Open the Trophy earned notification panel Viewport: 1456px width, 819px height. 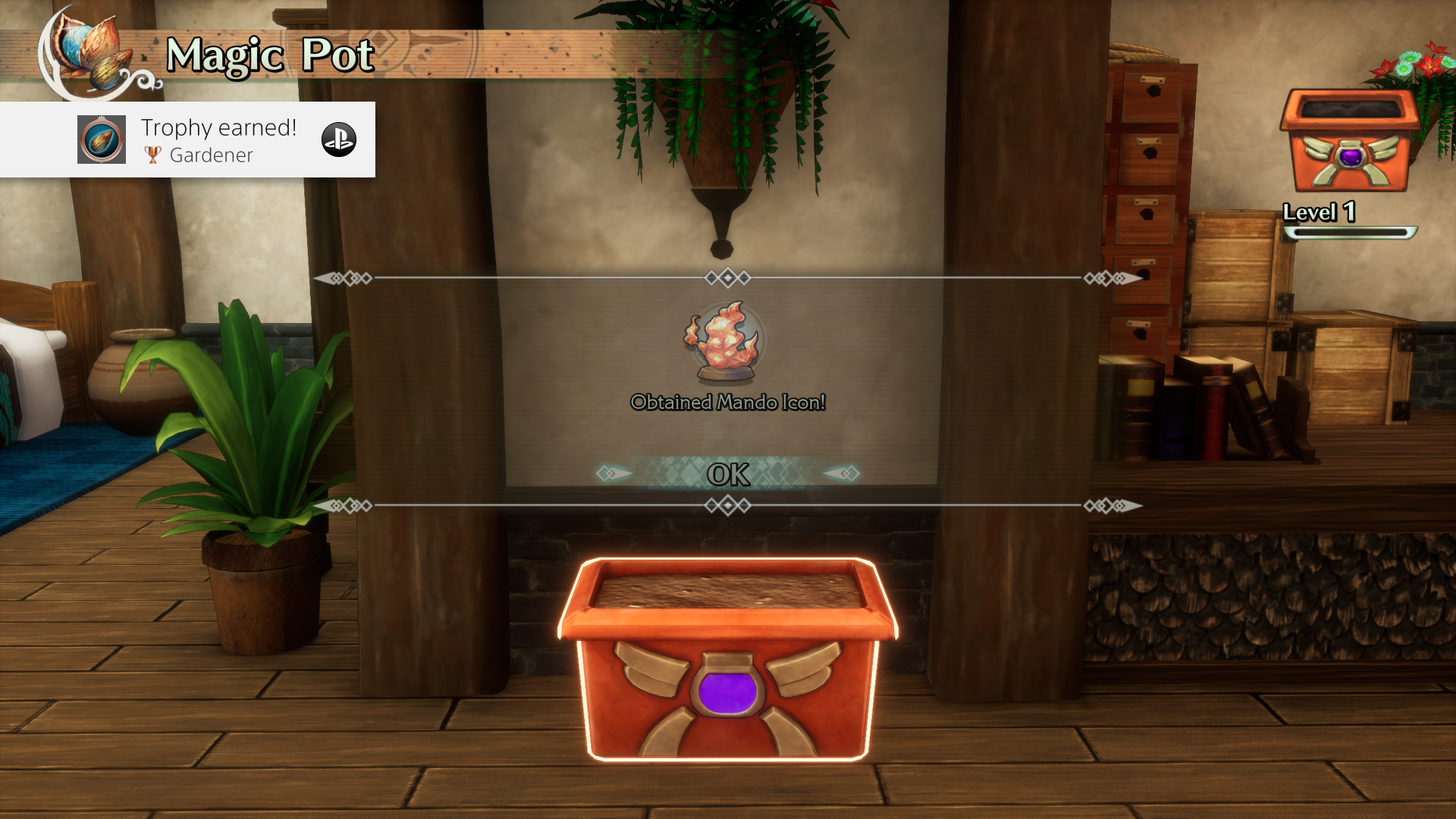(190, 140)
